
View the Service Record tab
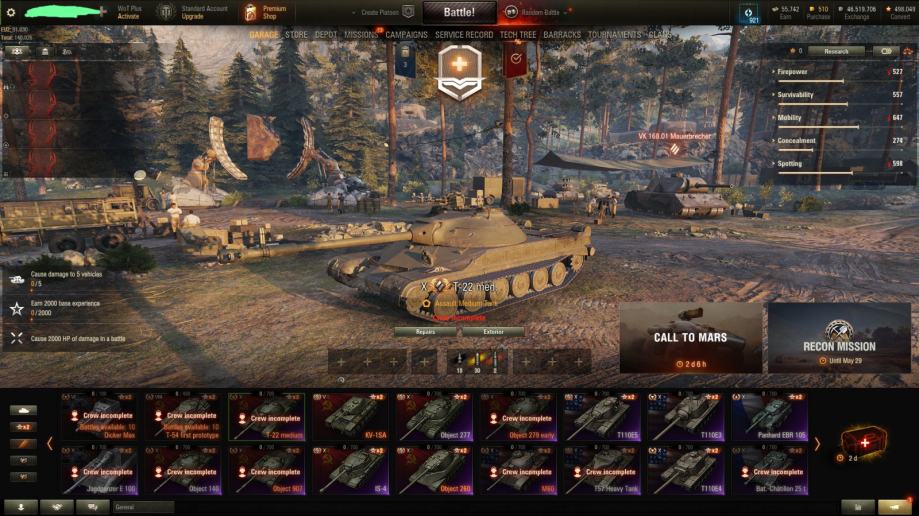pyautogui.click(x=464, y=35)
